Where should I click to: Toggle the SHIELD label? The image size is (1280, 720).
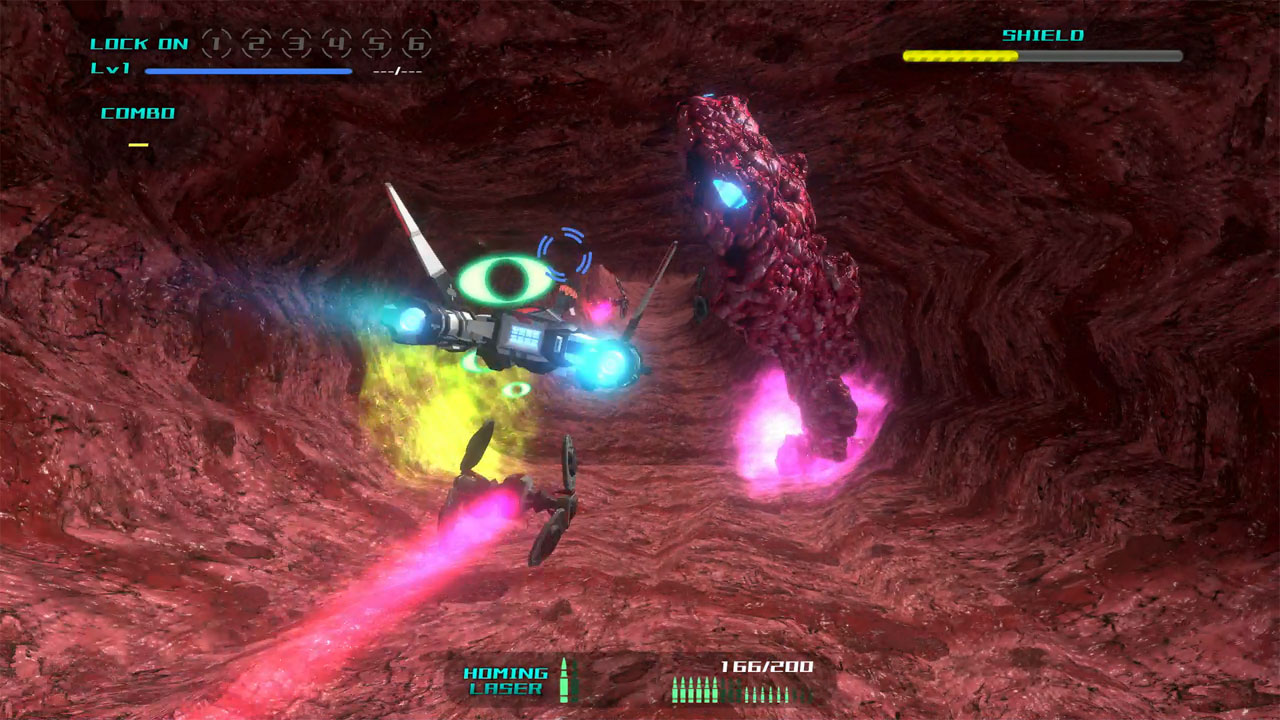[1043, 34]
